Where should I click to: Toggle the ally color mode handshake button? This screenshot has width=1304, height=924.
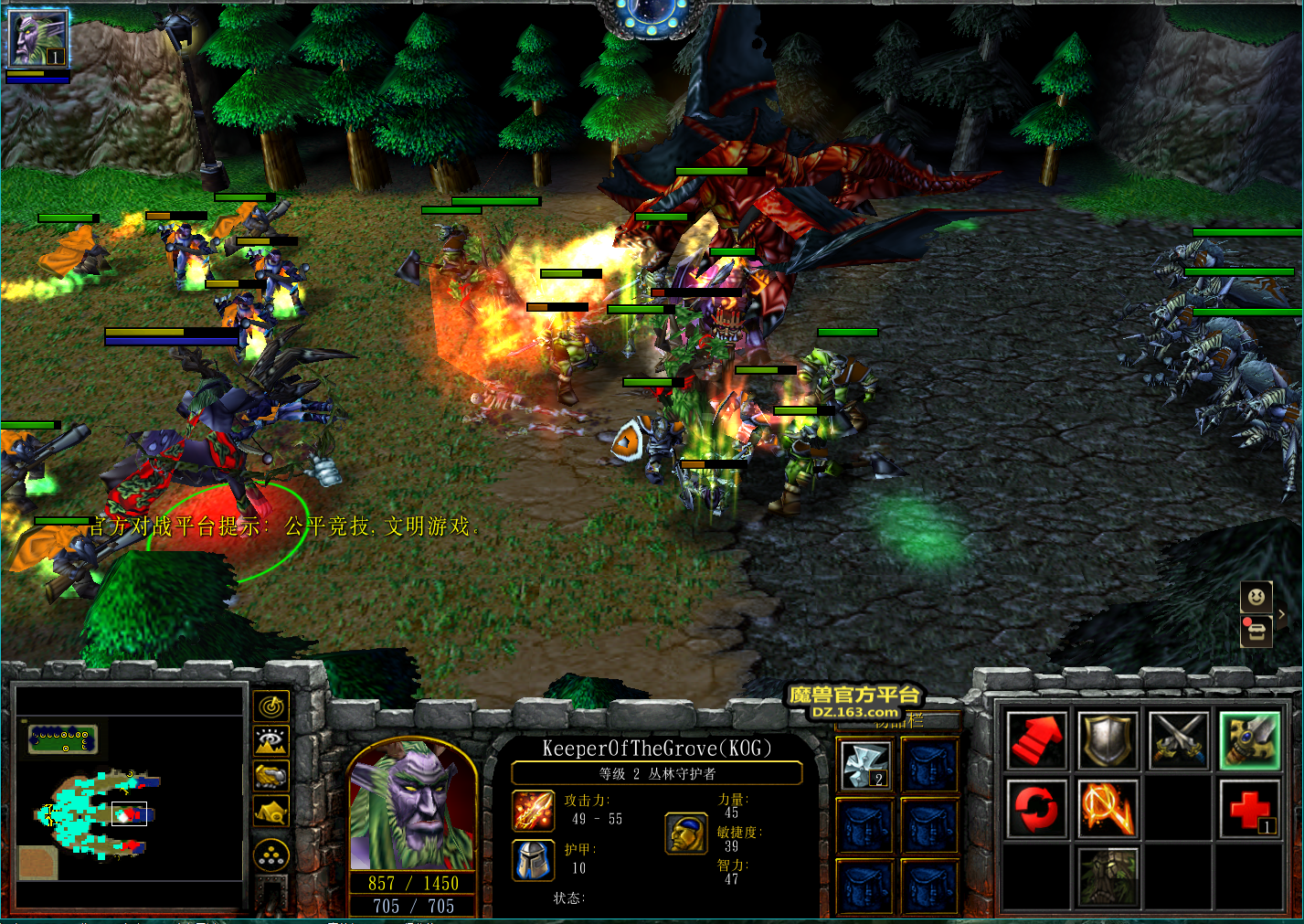click(271, 776)
